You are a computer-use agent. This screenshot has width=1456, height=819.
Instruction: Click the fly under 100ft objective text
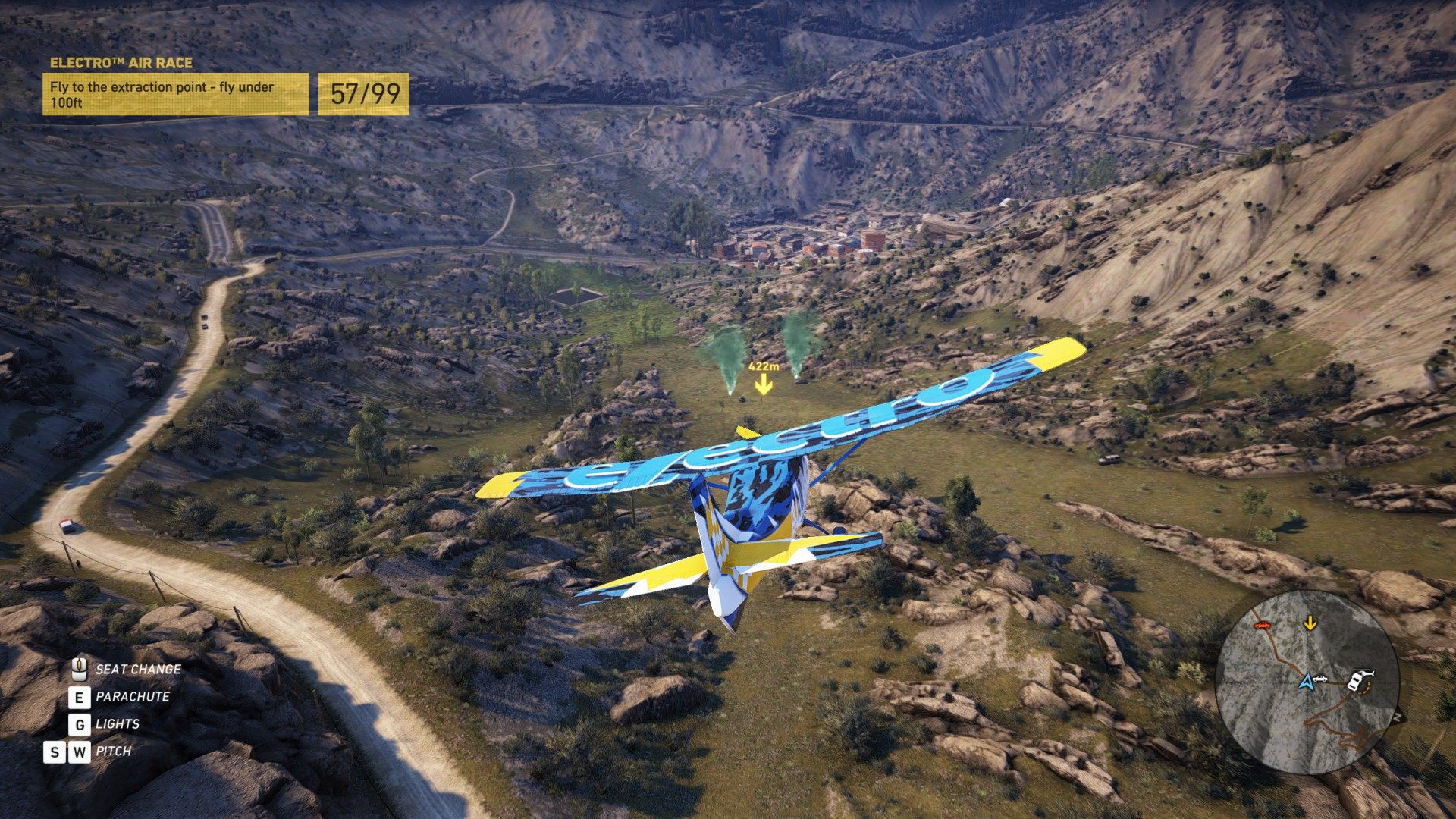[161, 94]
